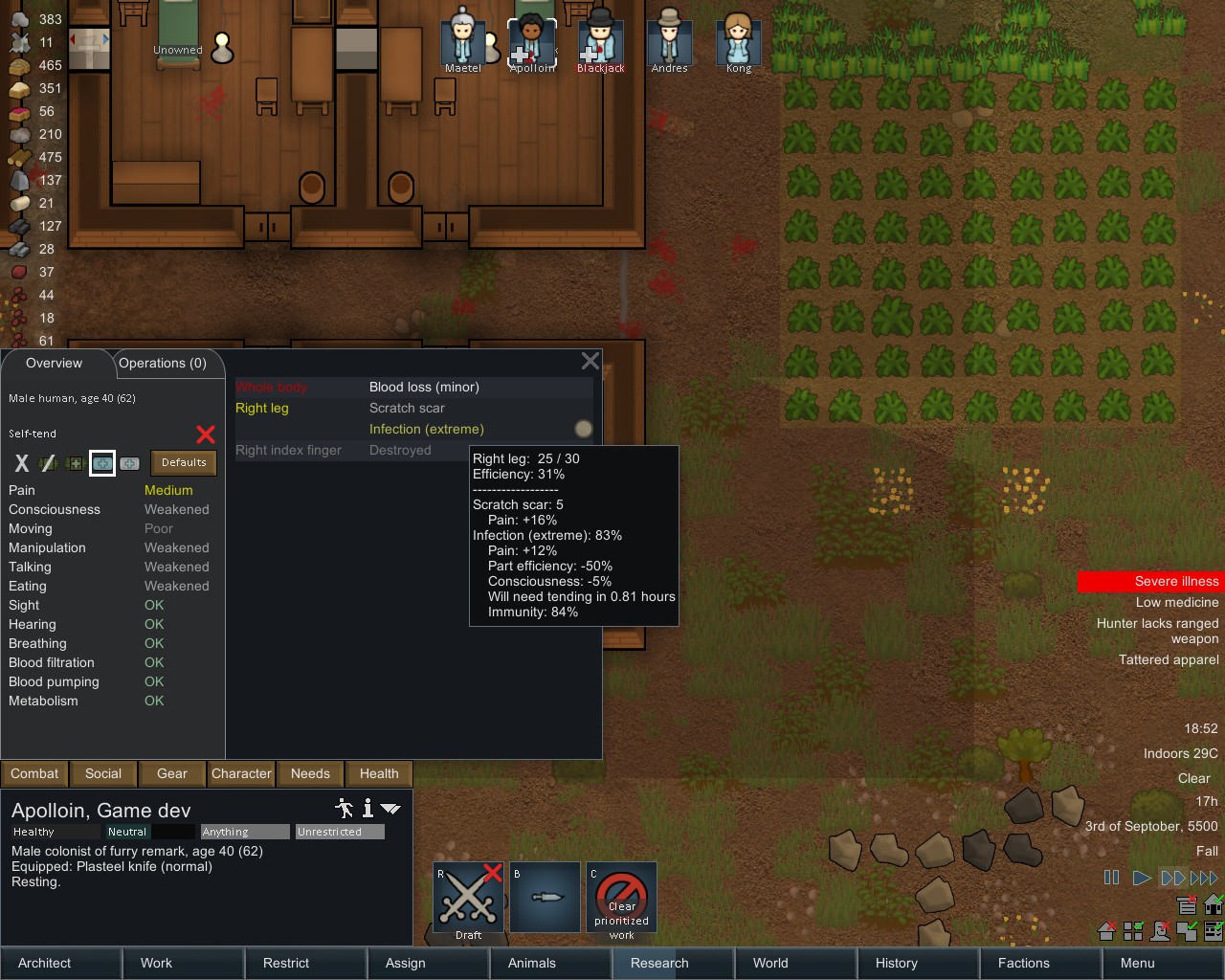Click the equipped plasteel knife gizmo icon

[545, 897]
